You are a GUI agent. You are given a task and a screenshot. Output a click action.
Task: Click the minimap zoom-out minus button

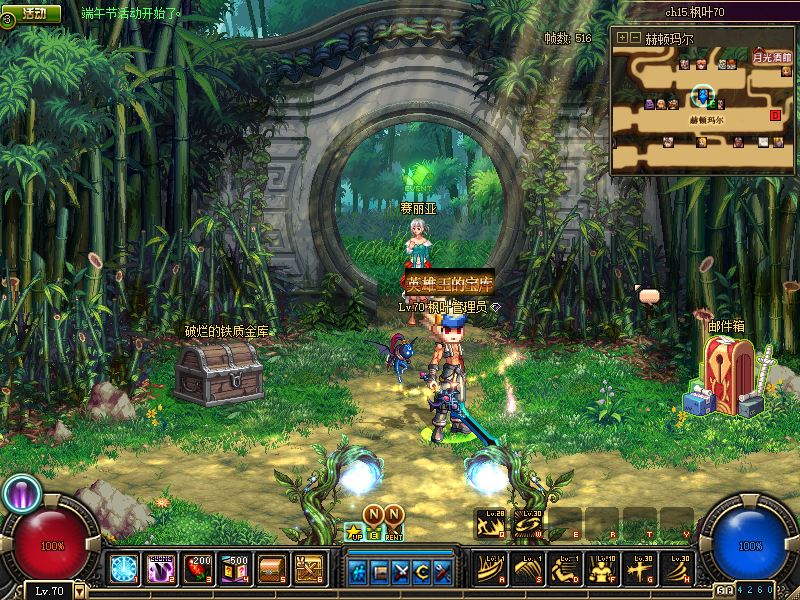[635, 38]
